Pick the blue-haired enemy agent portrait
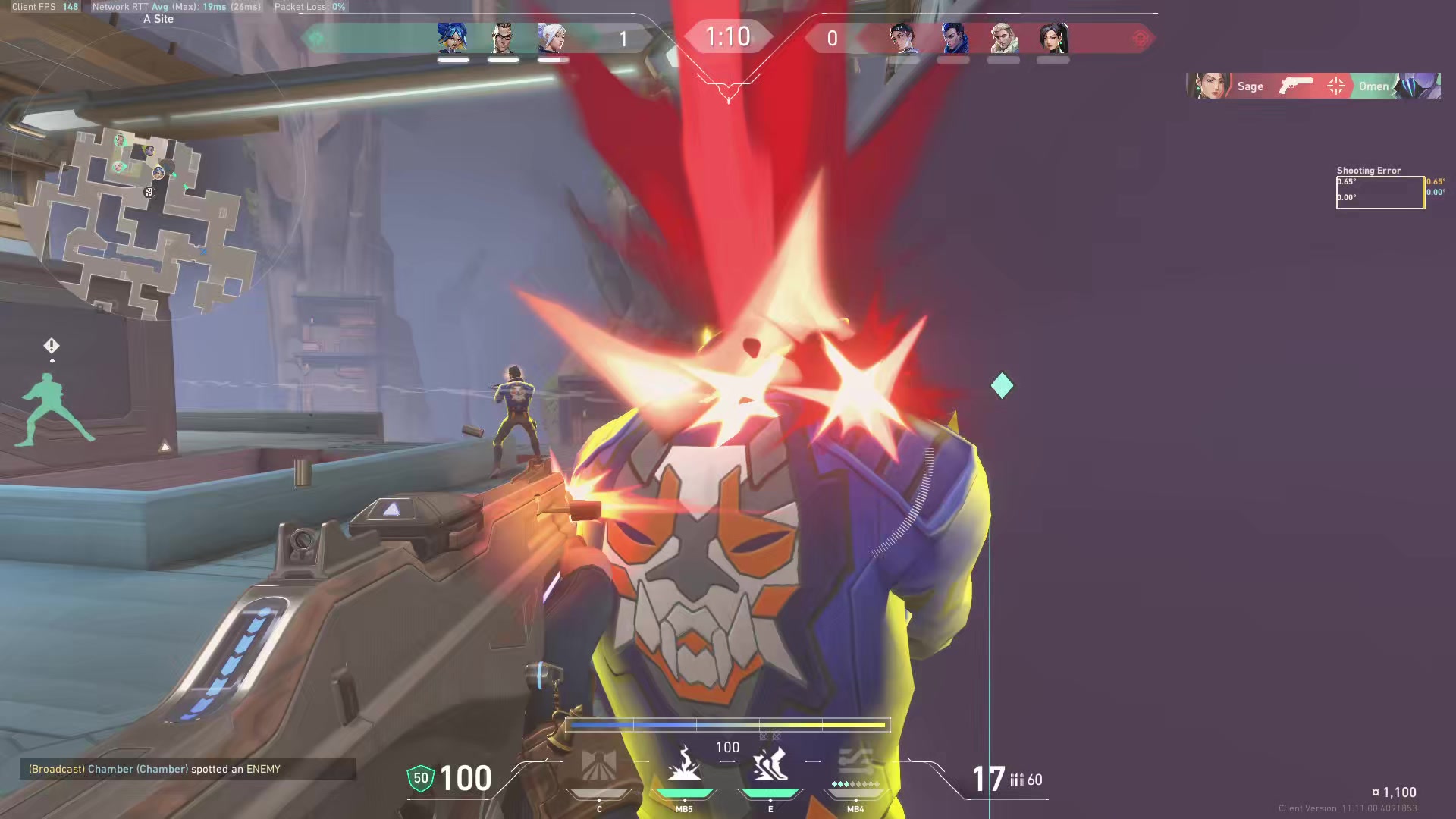 click(x=953, y=38)
